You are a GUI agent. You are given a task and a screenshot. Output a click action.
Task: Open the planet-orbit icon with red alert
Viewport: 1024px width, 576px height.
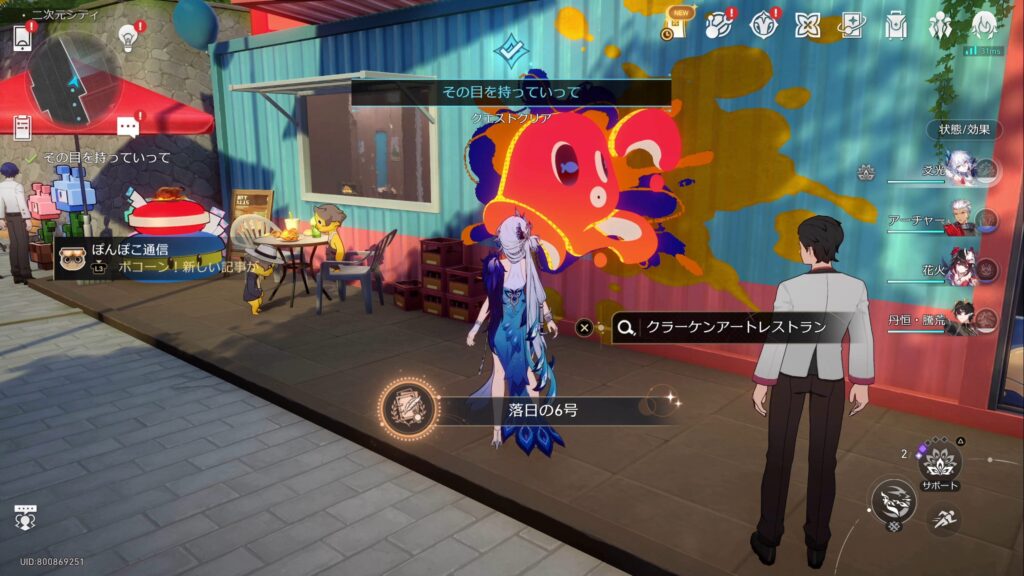point(719,24)
